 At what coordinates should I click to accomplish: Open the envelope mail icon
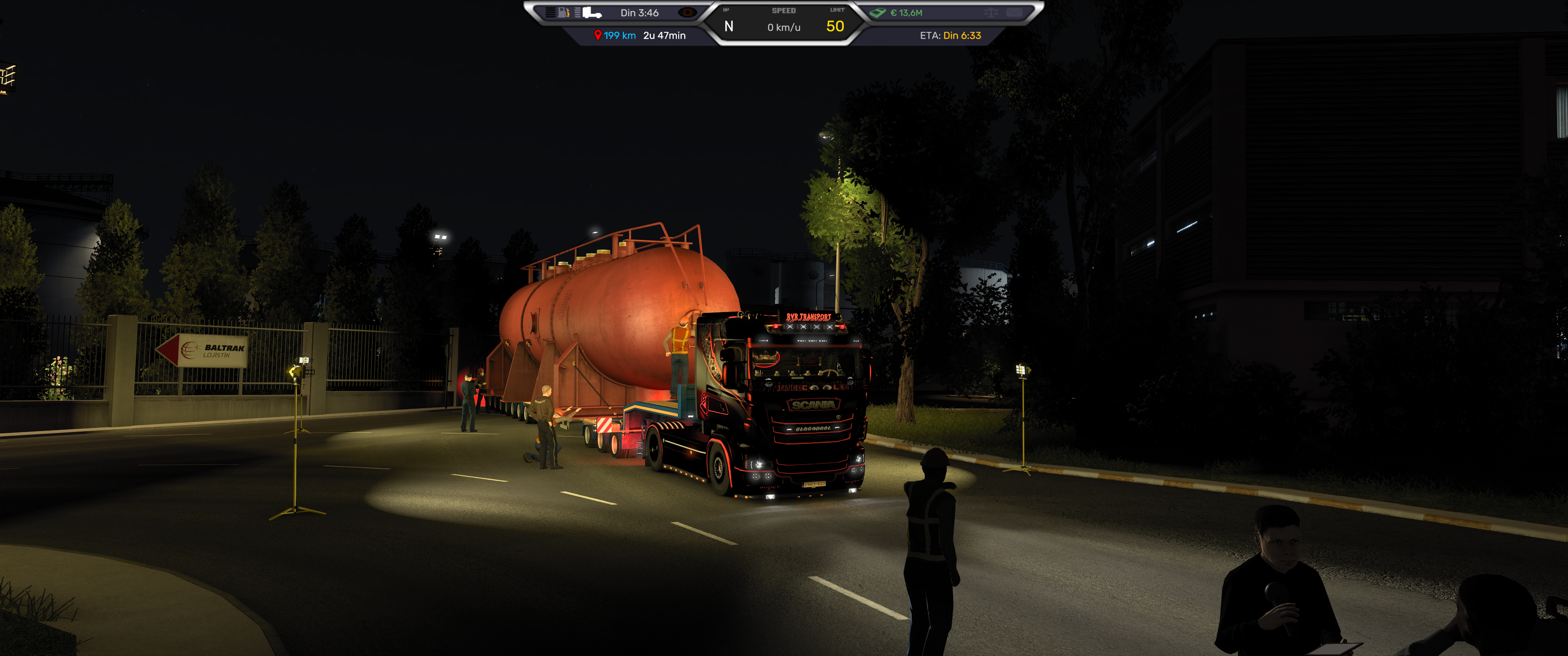point(1013,12)
